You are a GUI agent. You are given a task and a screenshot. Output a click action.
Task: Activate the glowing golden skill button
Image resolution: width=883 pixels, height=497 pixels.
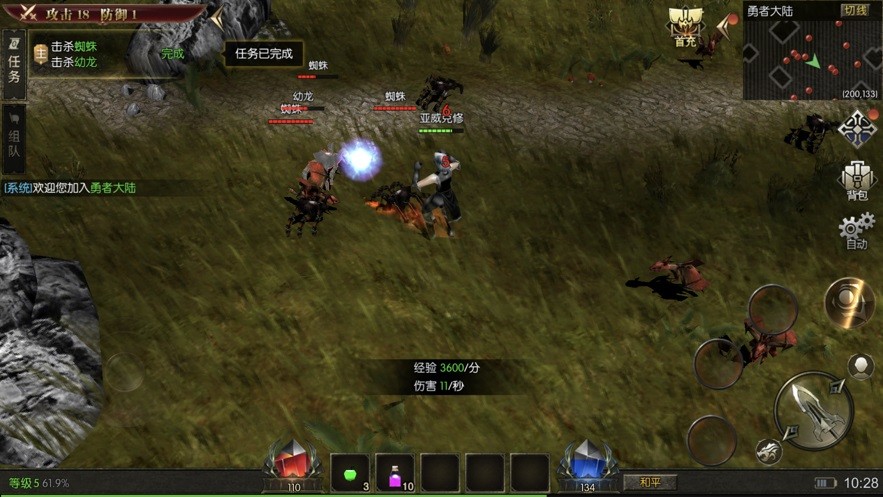849,302
